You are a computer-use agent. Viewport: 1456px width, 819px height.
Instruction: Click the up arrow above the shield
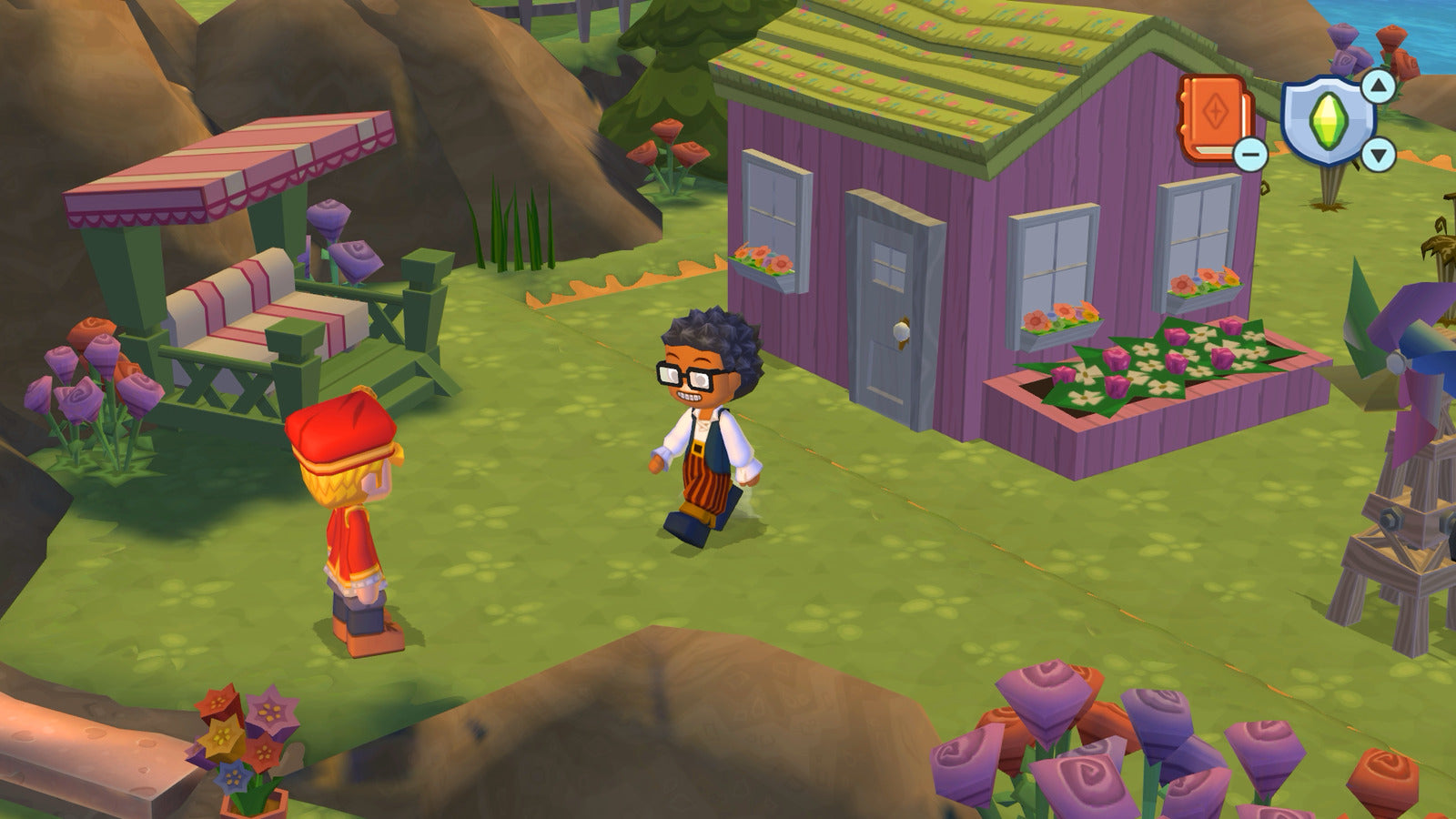point(1380,86)
